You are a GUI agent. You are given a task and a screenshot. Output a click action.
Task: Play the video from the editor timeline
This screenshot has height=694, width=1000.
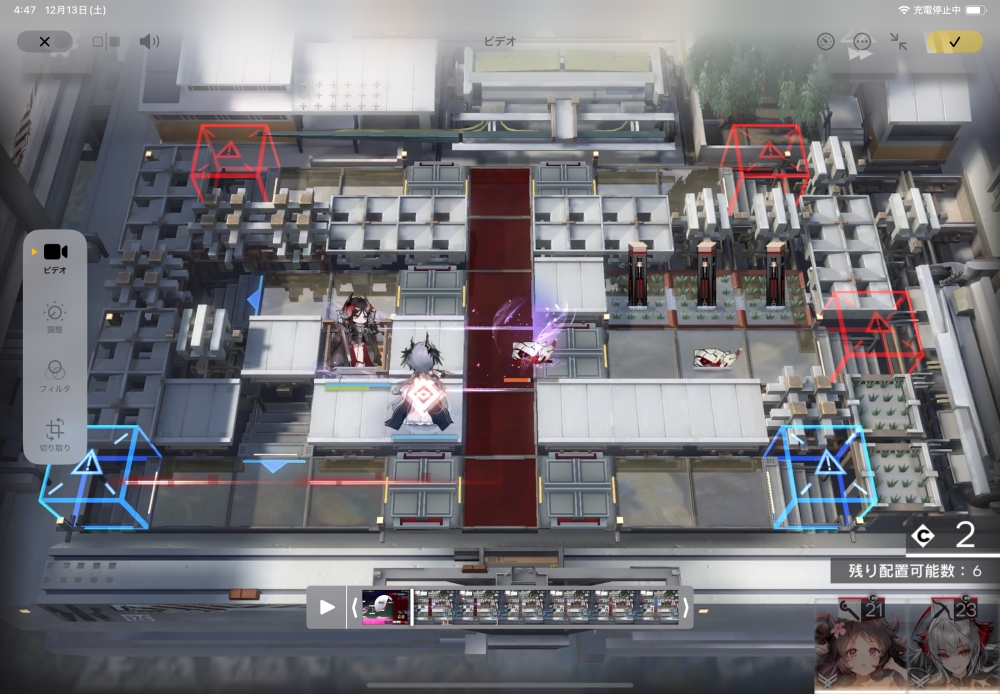[x=327, y=606]
